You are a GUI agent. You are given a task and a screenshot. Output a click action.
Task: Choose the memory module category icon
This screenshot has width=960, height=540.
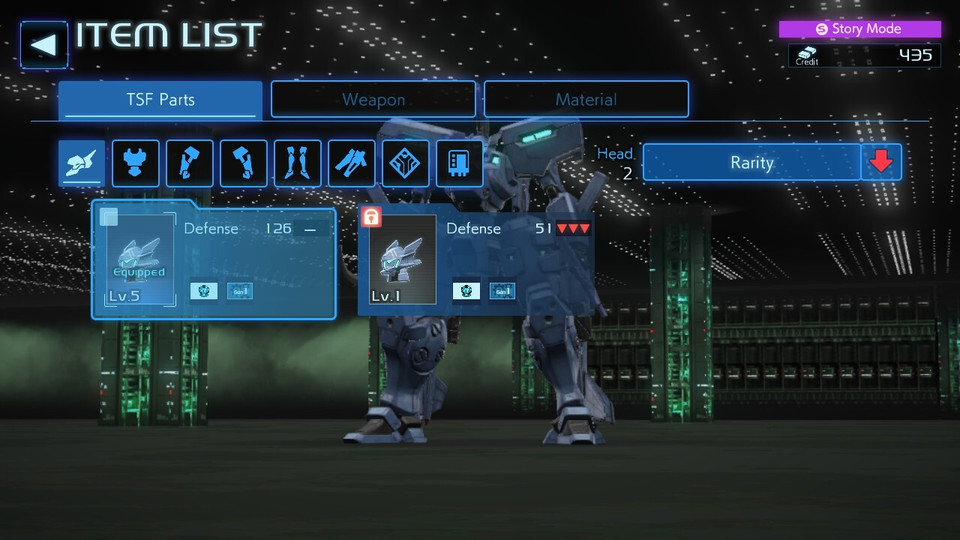coord(460,163)
